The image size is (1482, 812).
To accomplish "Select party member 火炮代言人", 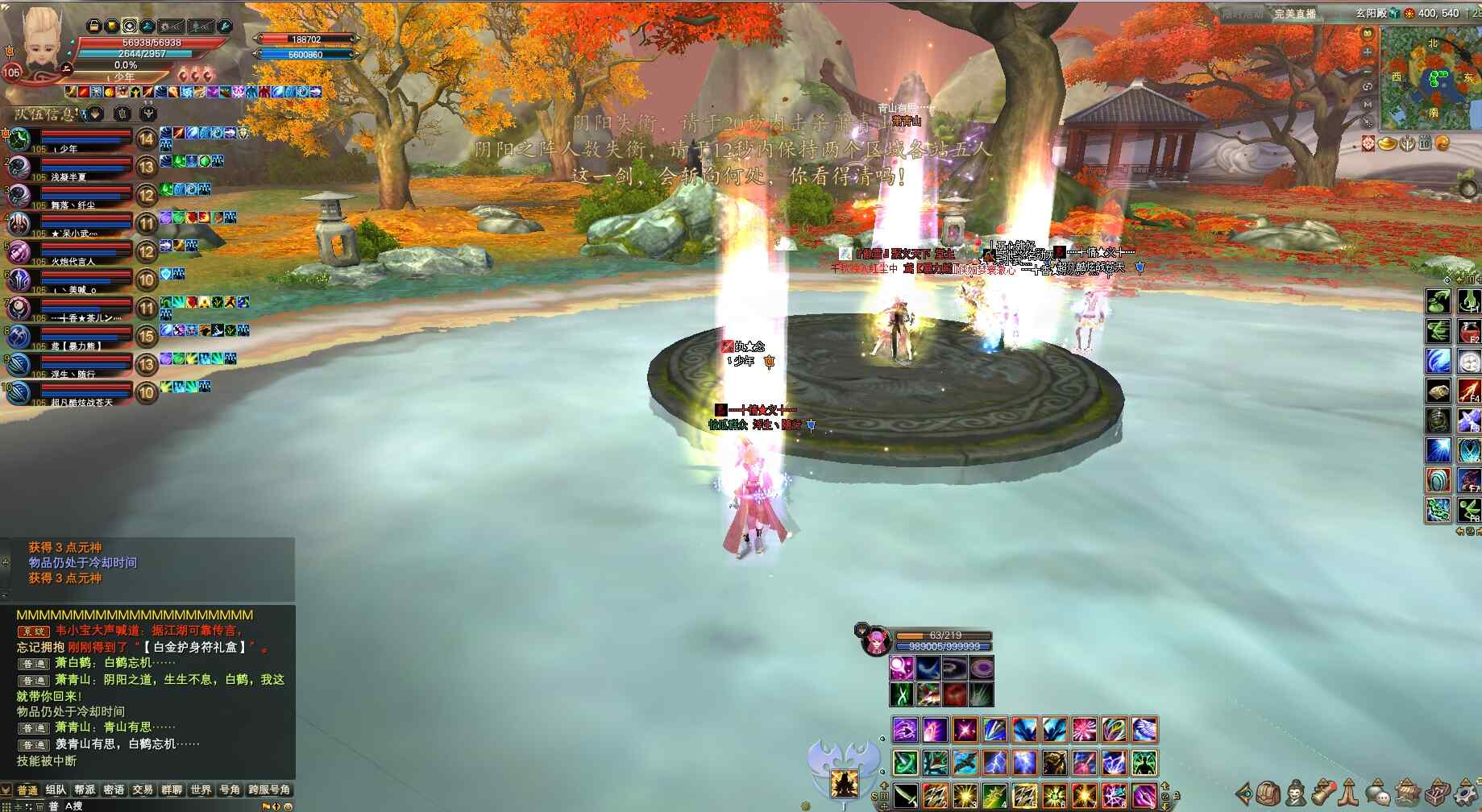I will (x=73, y=252).
